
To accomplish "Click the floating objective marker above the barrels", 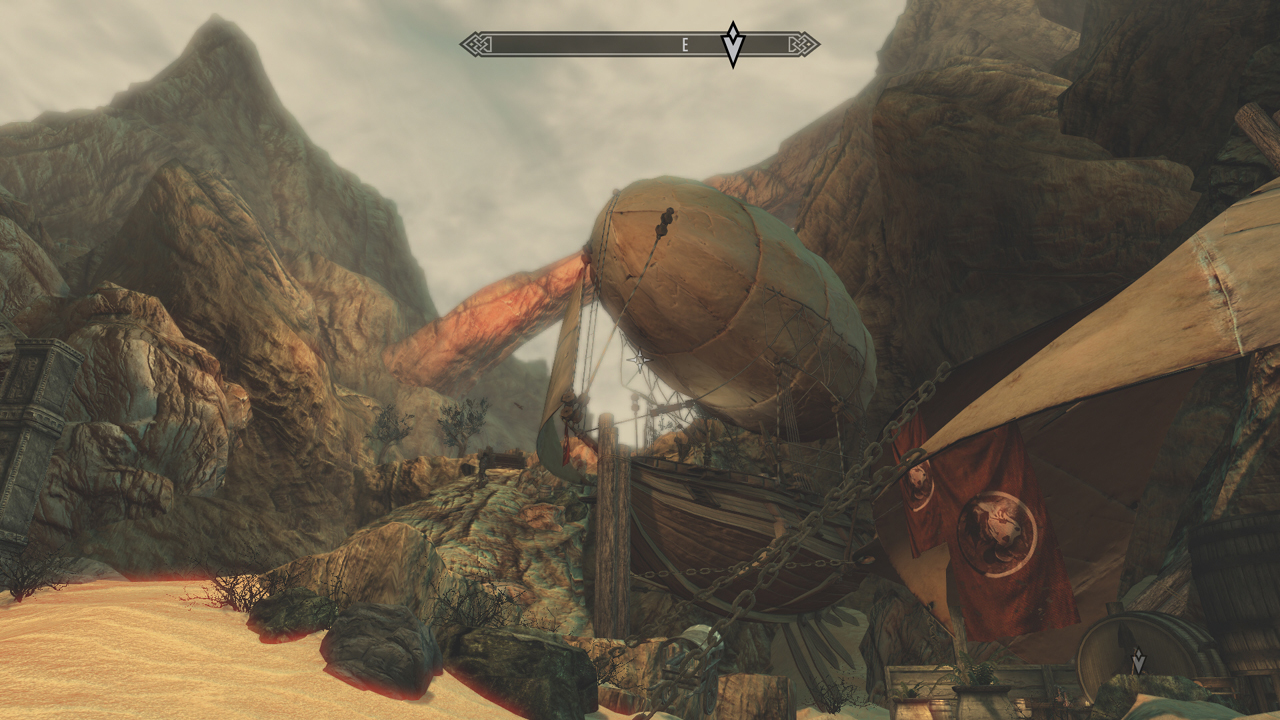I will 1137,661.
